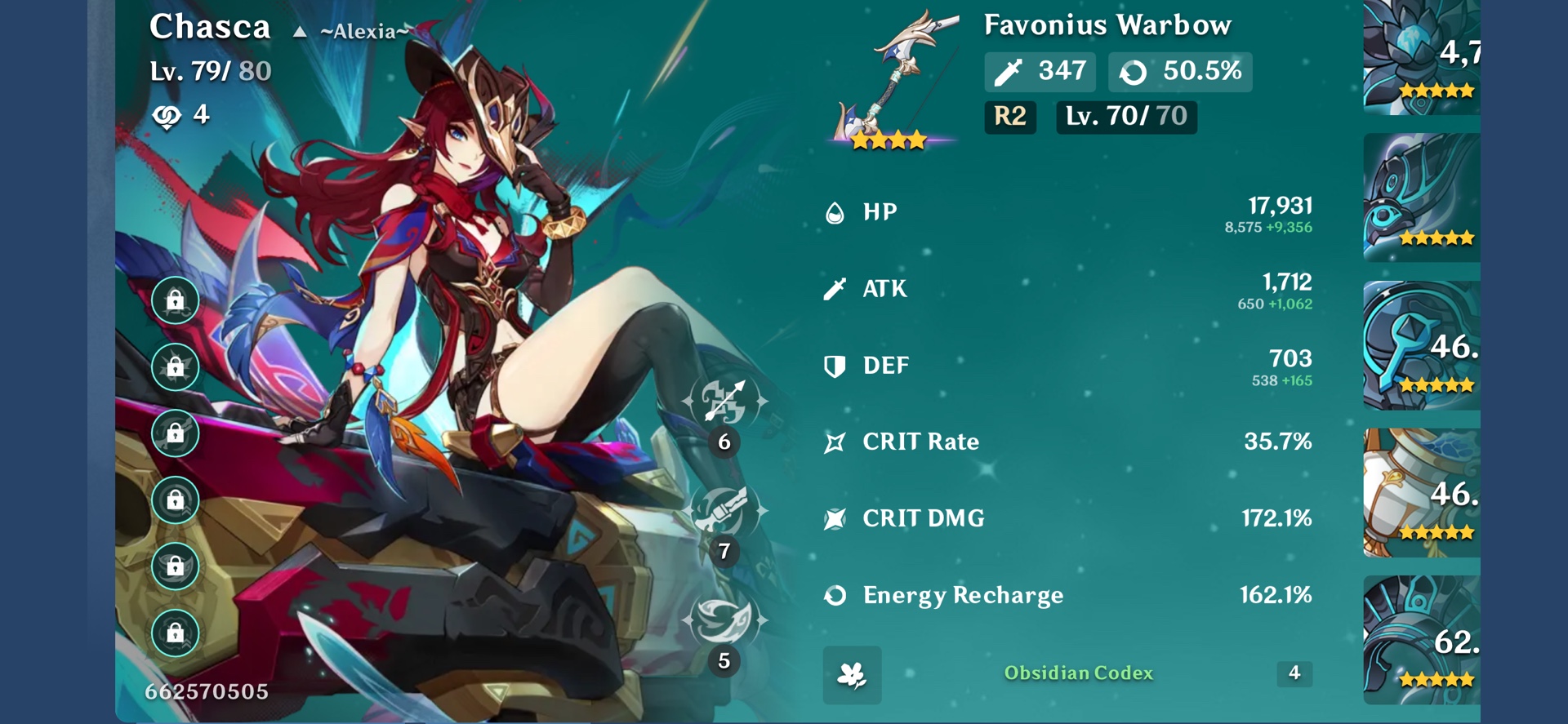1568x724 pixels.
Task: Select the sands artifact thumbnail
Action: click(x=1421, y=344)
